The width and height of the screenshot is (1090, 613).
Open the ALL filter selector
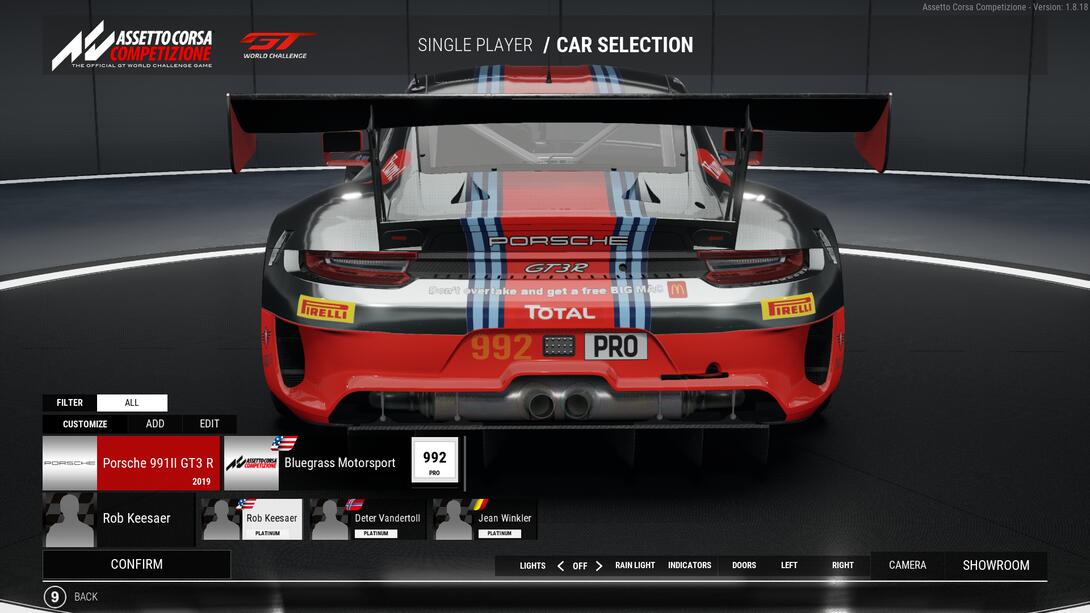[132, 403]
